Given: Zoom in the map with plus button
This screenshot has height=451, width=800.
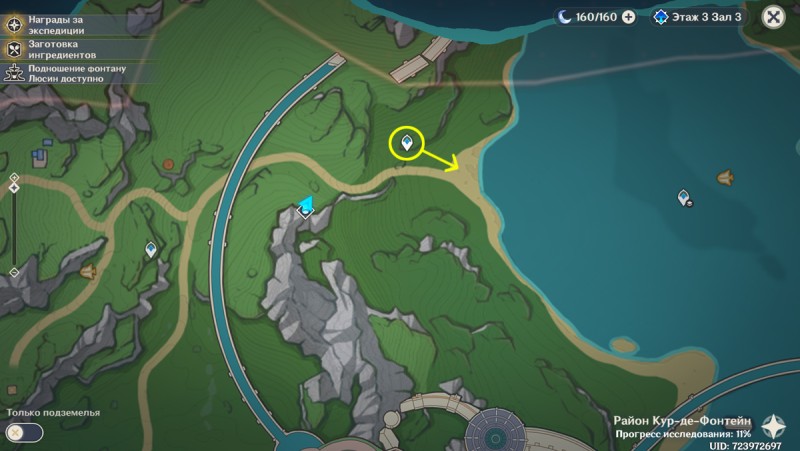Looking at the screenshot, I should pos(14,178).
